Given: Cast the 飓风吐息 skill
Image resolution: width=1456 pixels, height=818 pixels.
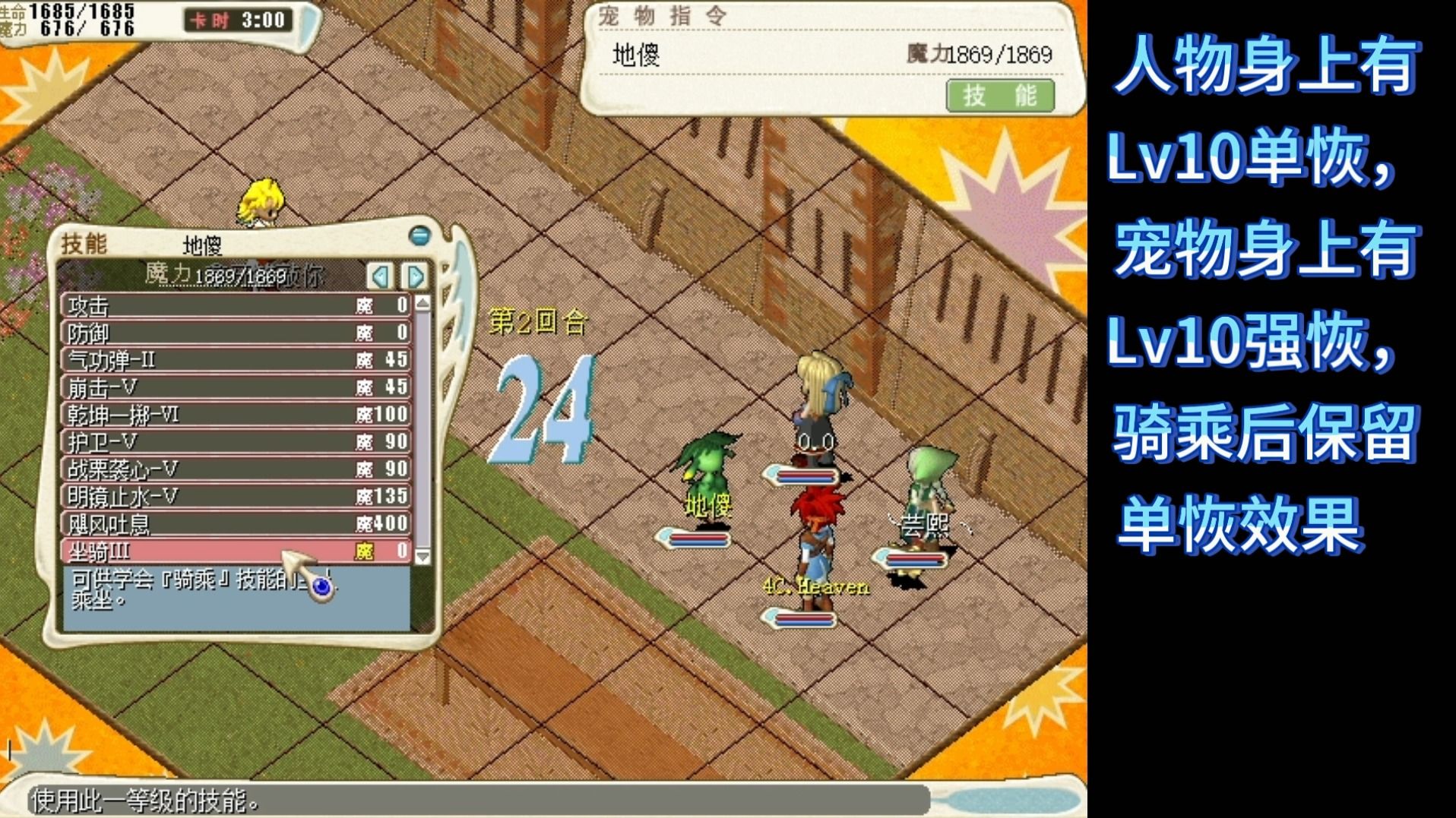Looking at the screenshot, I should coord(236,524).
